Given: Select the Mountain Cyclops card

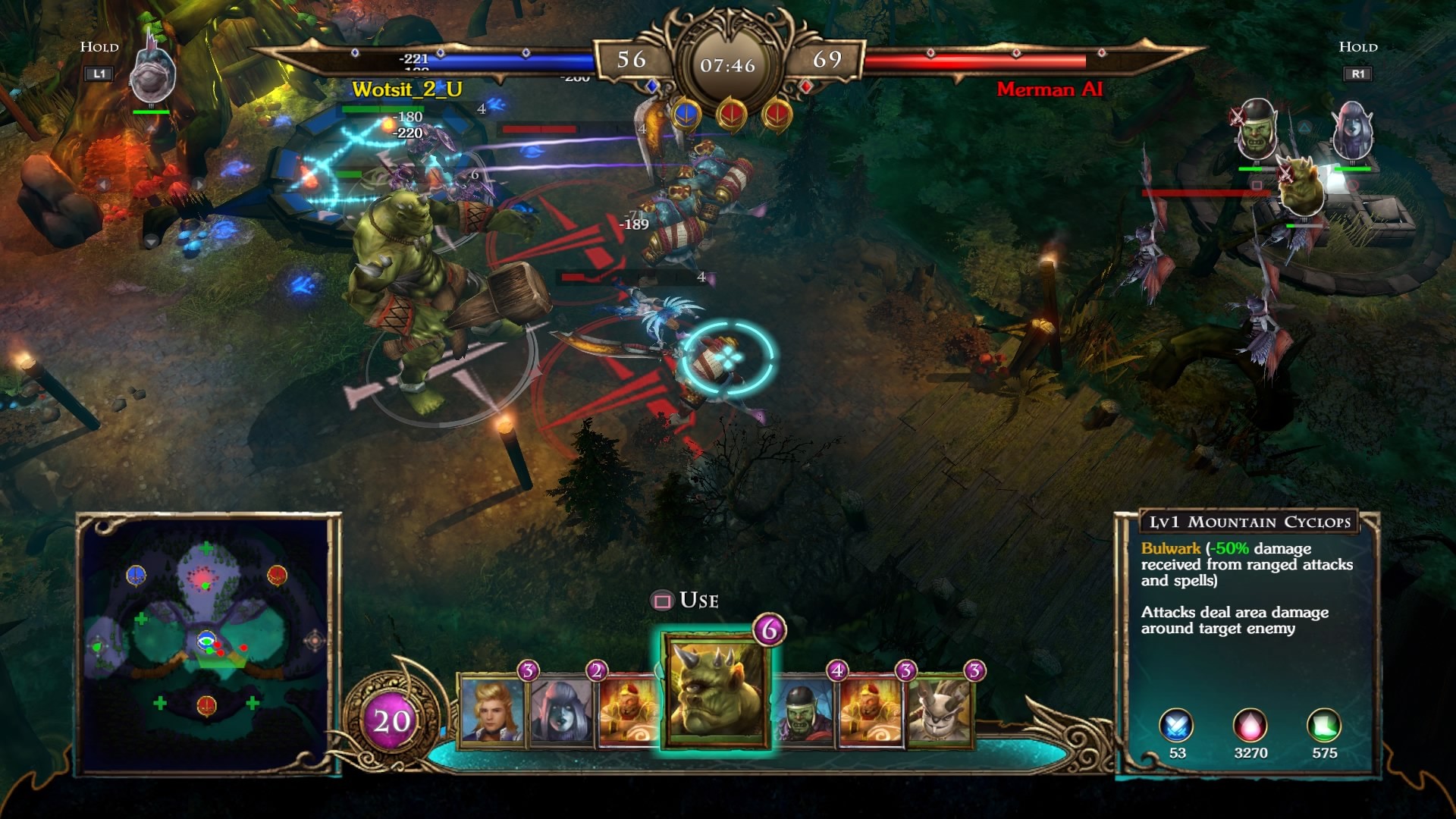Looking at the screenshot, I should (x=716, y=689).
